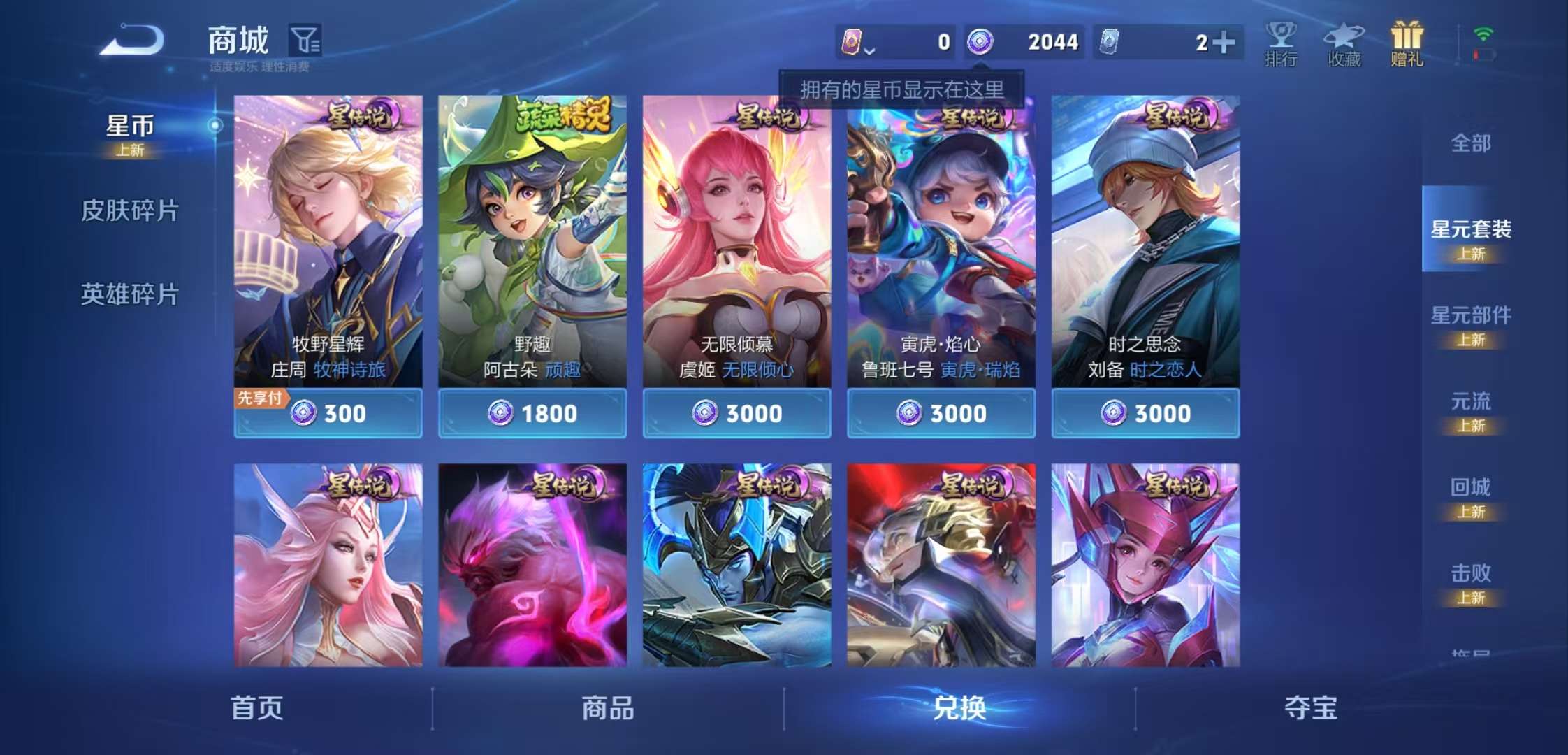Click the coupon card icon in the currency bar
The height and width of the screenshot is (755, 1568).
(854, 42)
